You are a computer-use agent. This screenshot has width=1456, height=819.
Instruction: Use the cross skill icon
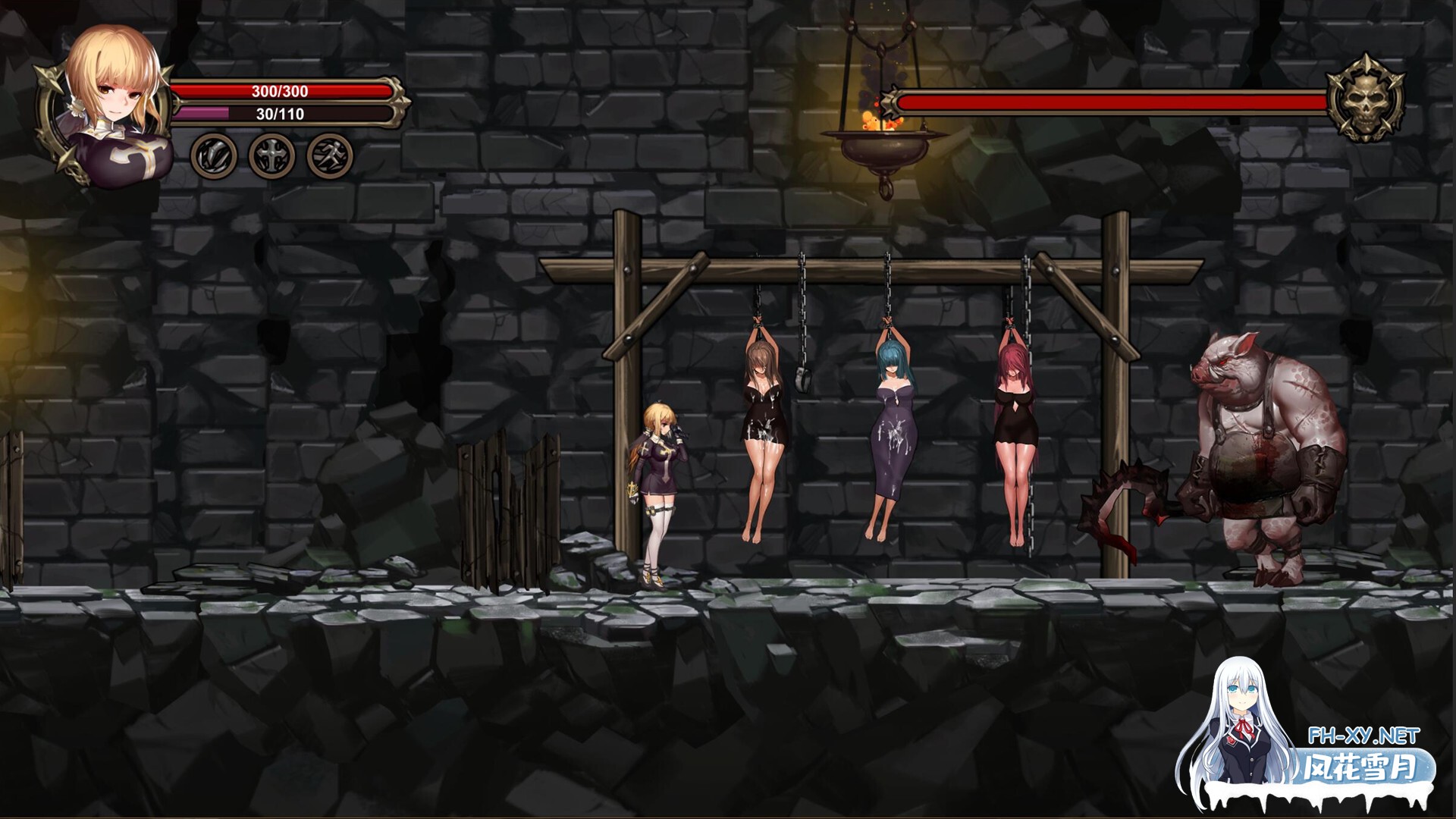tap(271, 156)
